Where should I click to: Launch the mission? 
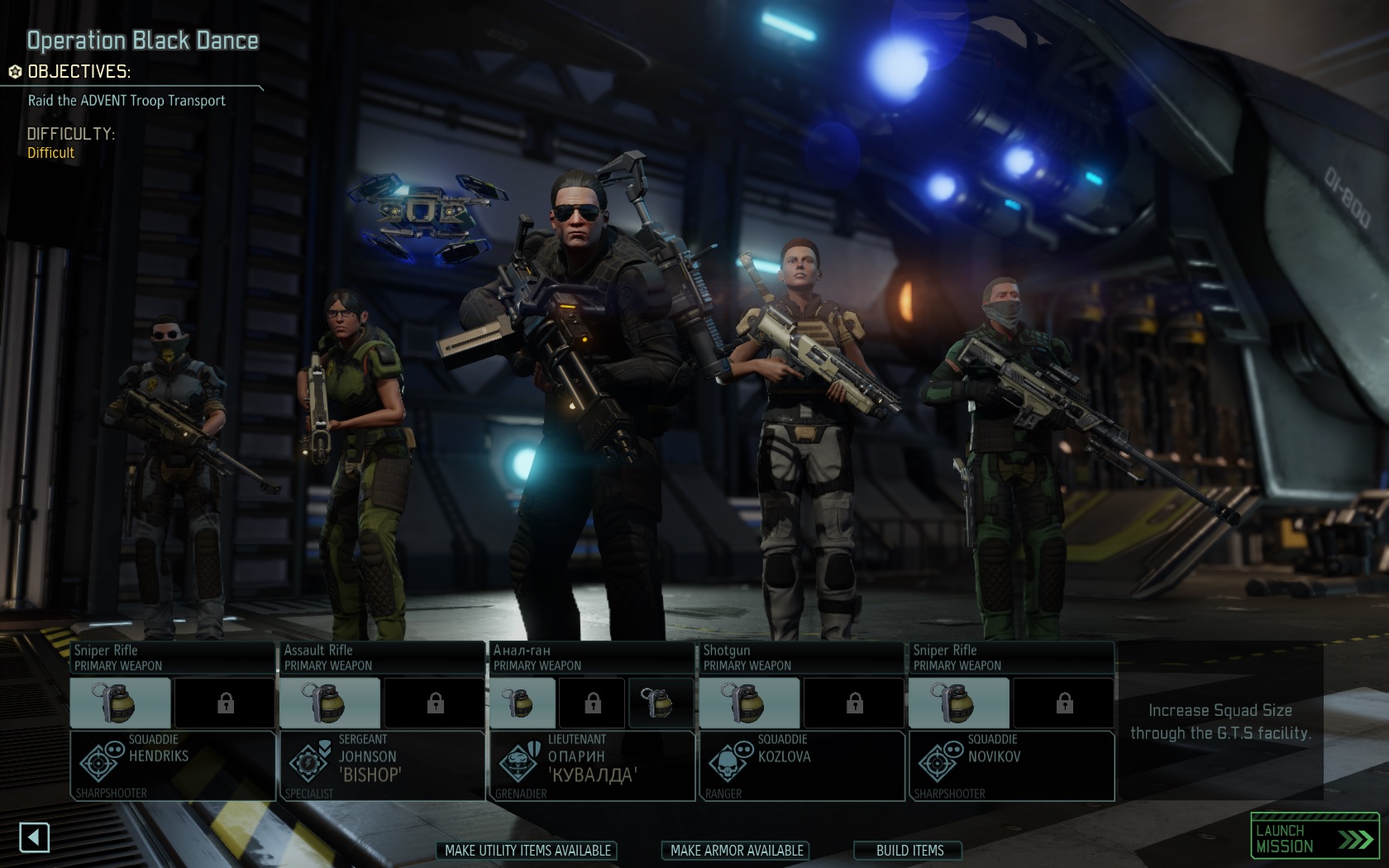1314,838
